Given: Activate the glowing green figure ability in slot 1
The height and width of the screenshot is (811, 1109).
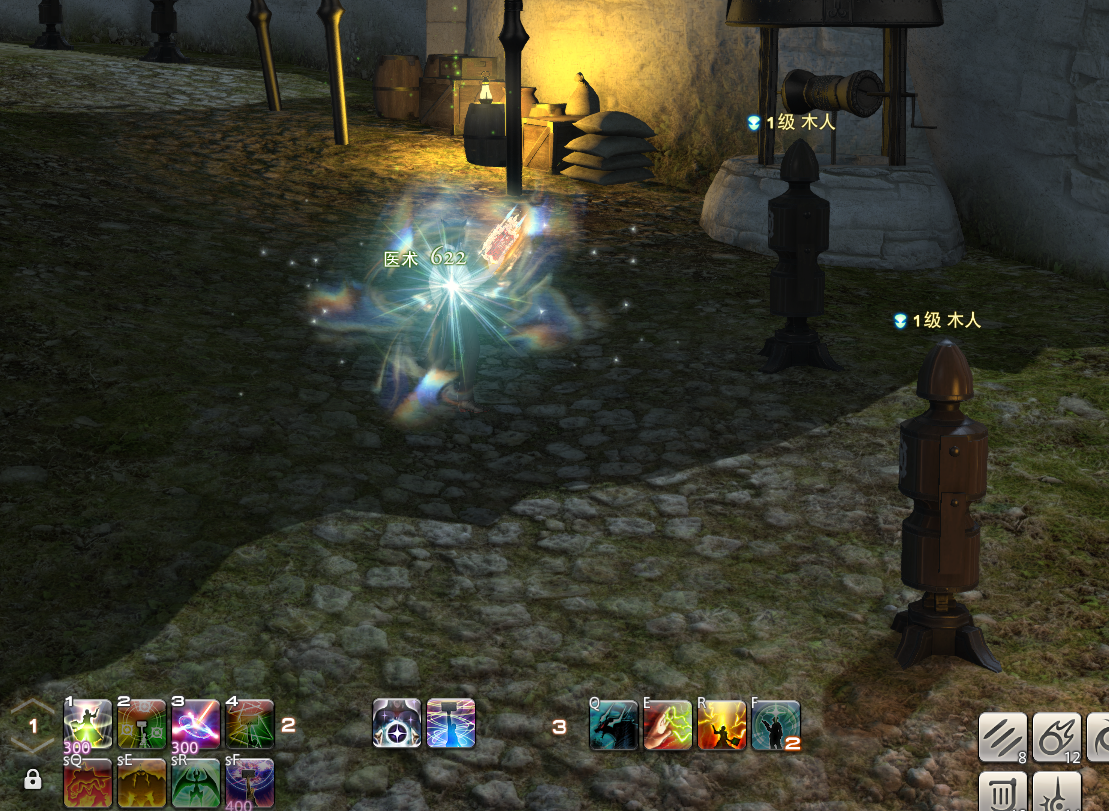Looking at the screenshot, I should click(x=88, y=724).
